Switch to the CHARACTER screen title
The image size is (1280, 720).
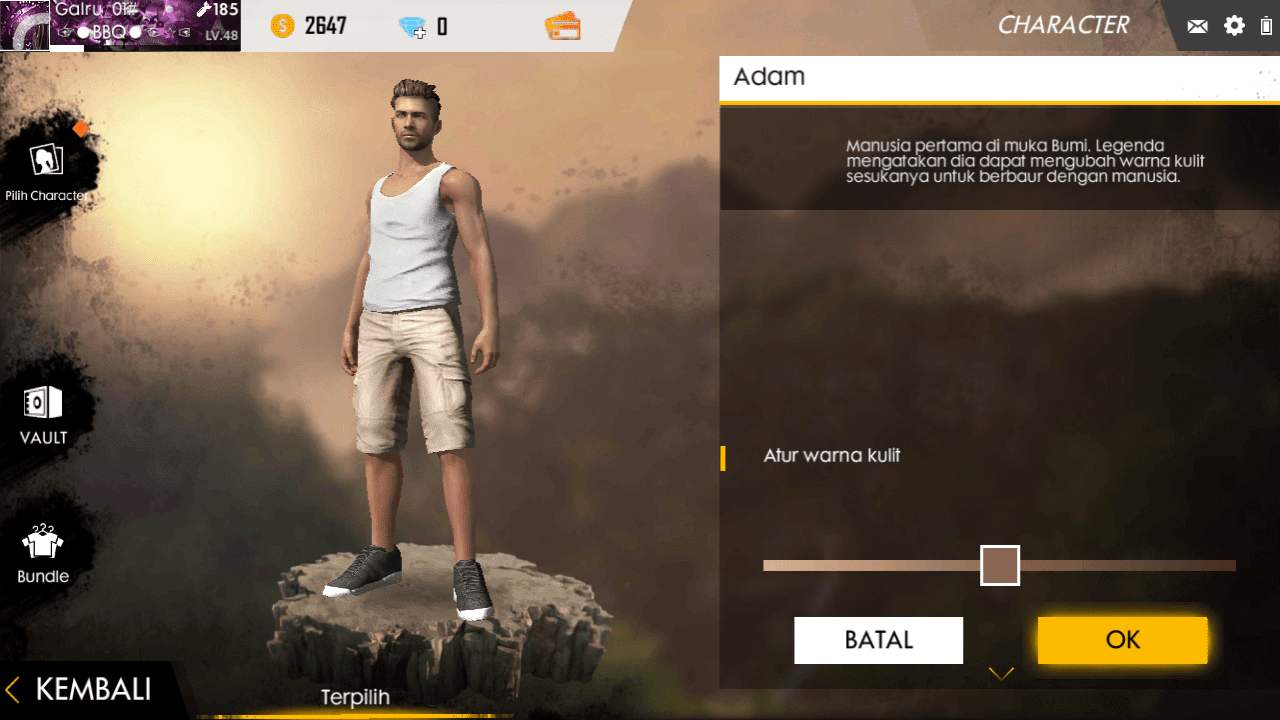coord(1063,25)
